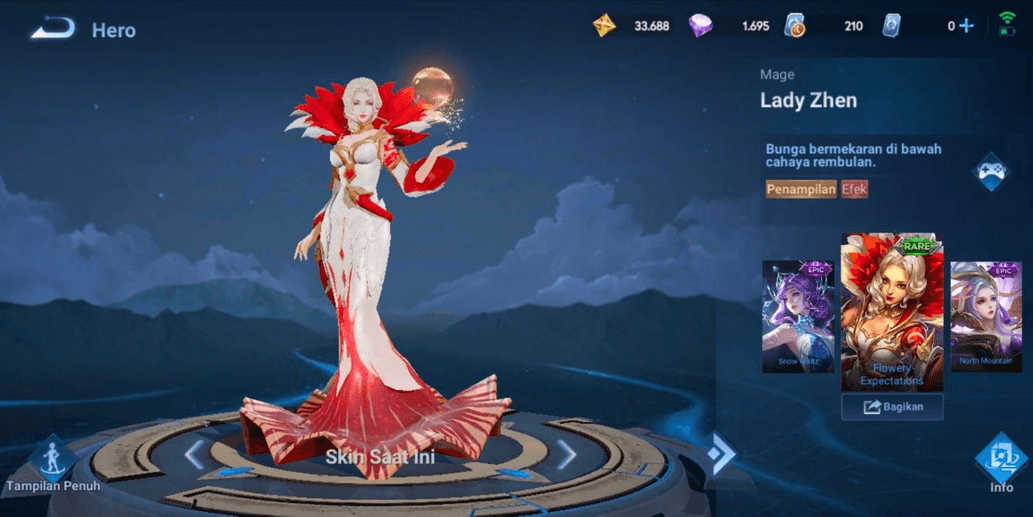This screenshot has width=1033, height=517.
Task: Share the skin with the Bagikan button
Action: click(892, 407)
